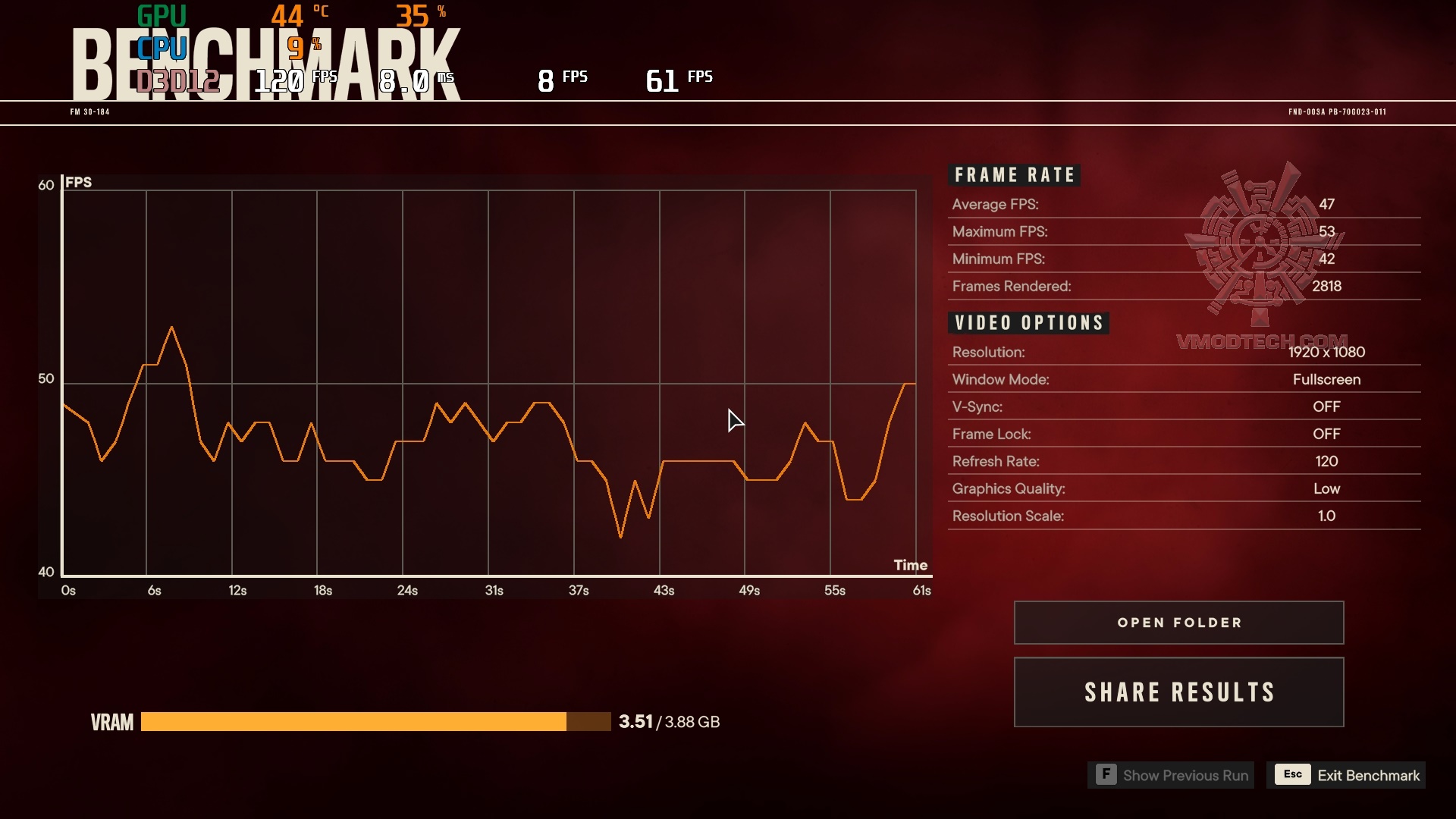Click the D3D12 API indicator
Viewport: 1456px width, 819px height.
coord(177,80)
